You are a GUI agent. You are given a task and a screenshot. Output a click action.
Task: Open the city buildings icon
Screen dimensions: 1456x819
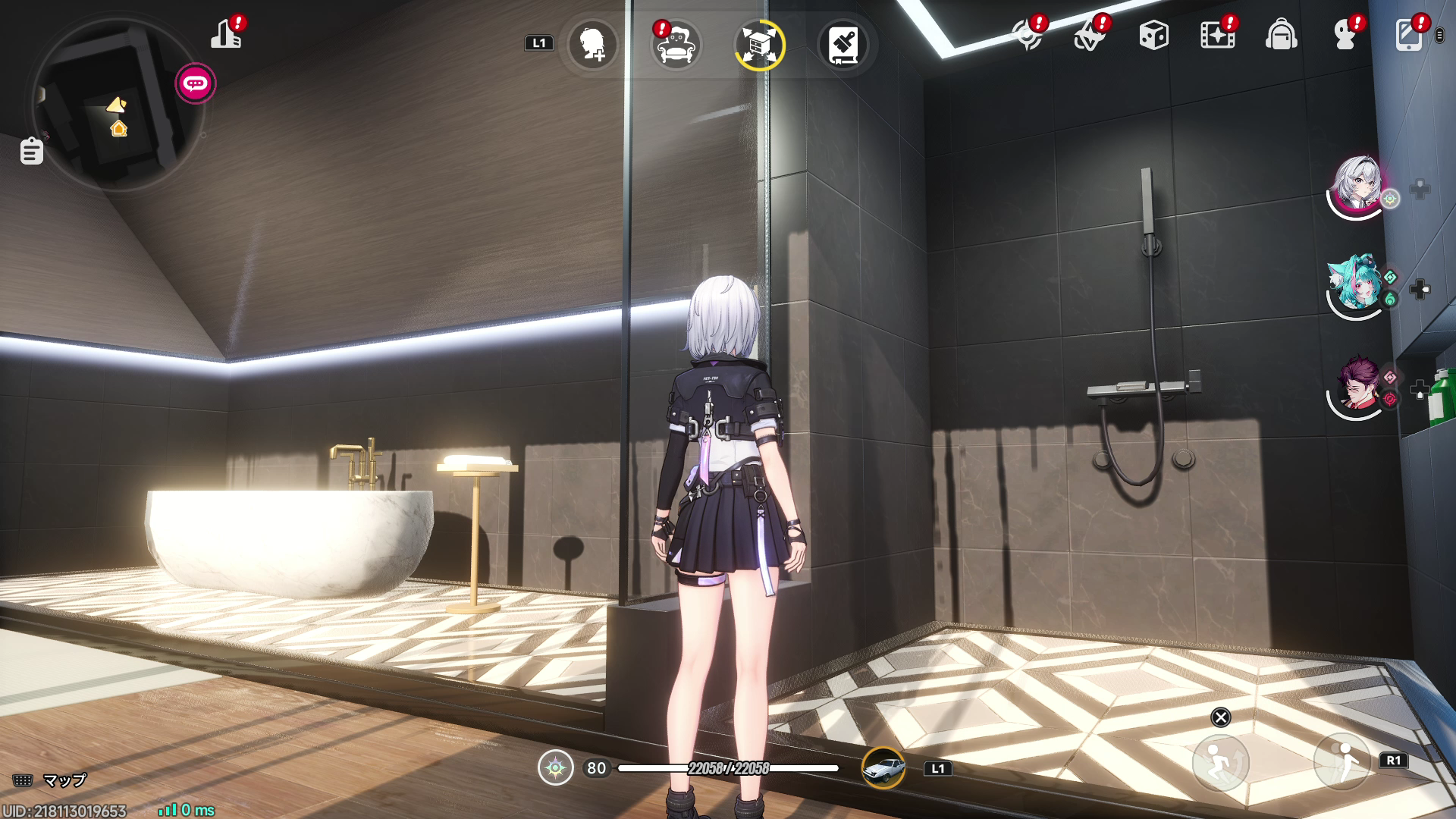point(226,35)
